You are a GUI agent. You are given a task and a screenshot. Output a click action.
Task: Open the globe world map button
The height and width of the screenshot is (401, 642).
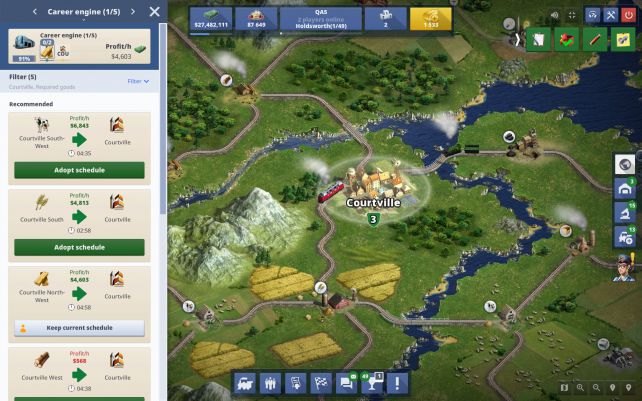[625, 165]
